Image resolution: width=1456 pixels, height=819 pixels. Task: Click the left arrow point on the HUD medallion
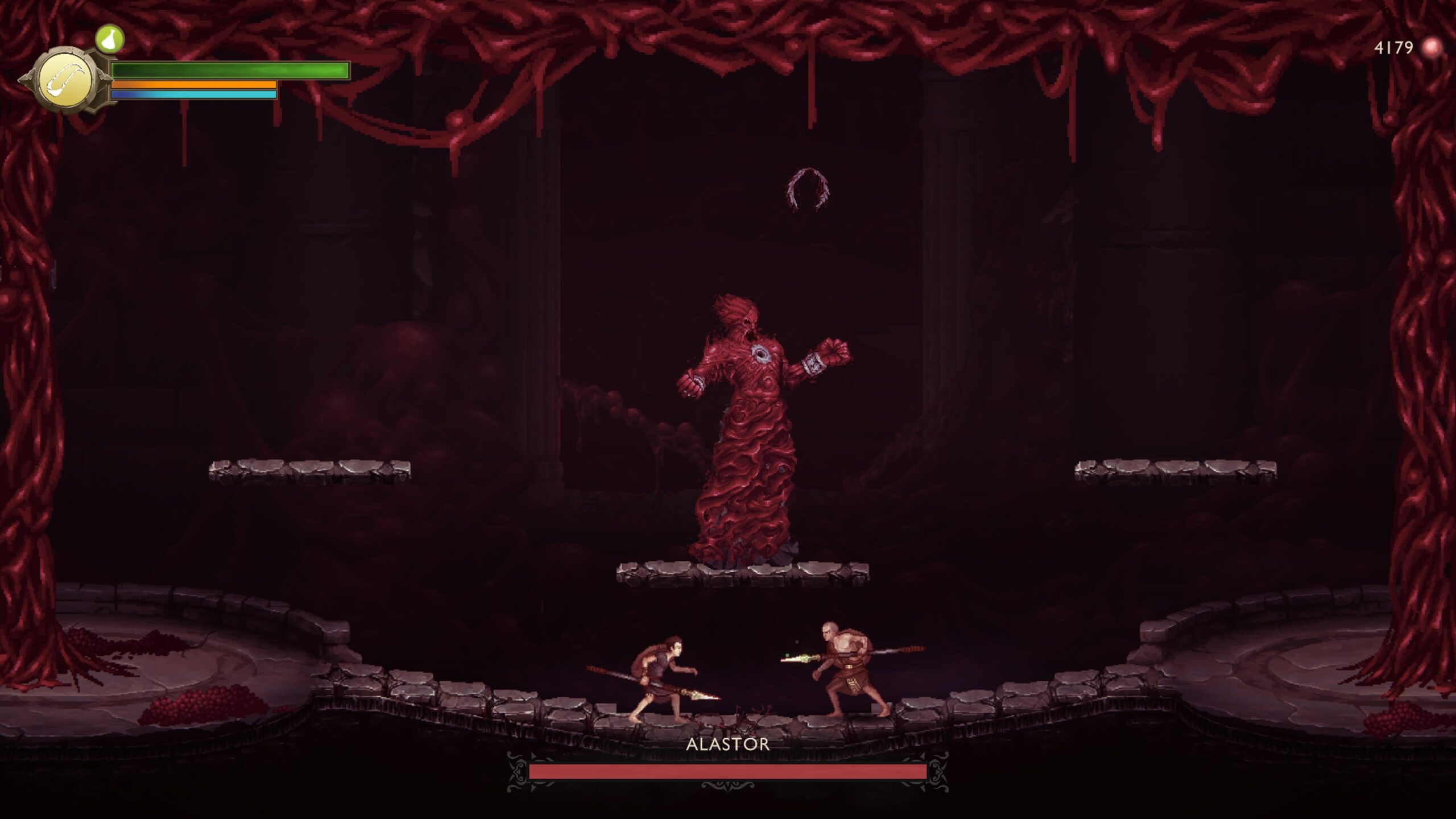24,80
